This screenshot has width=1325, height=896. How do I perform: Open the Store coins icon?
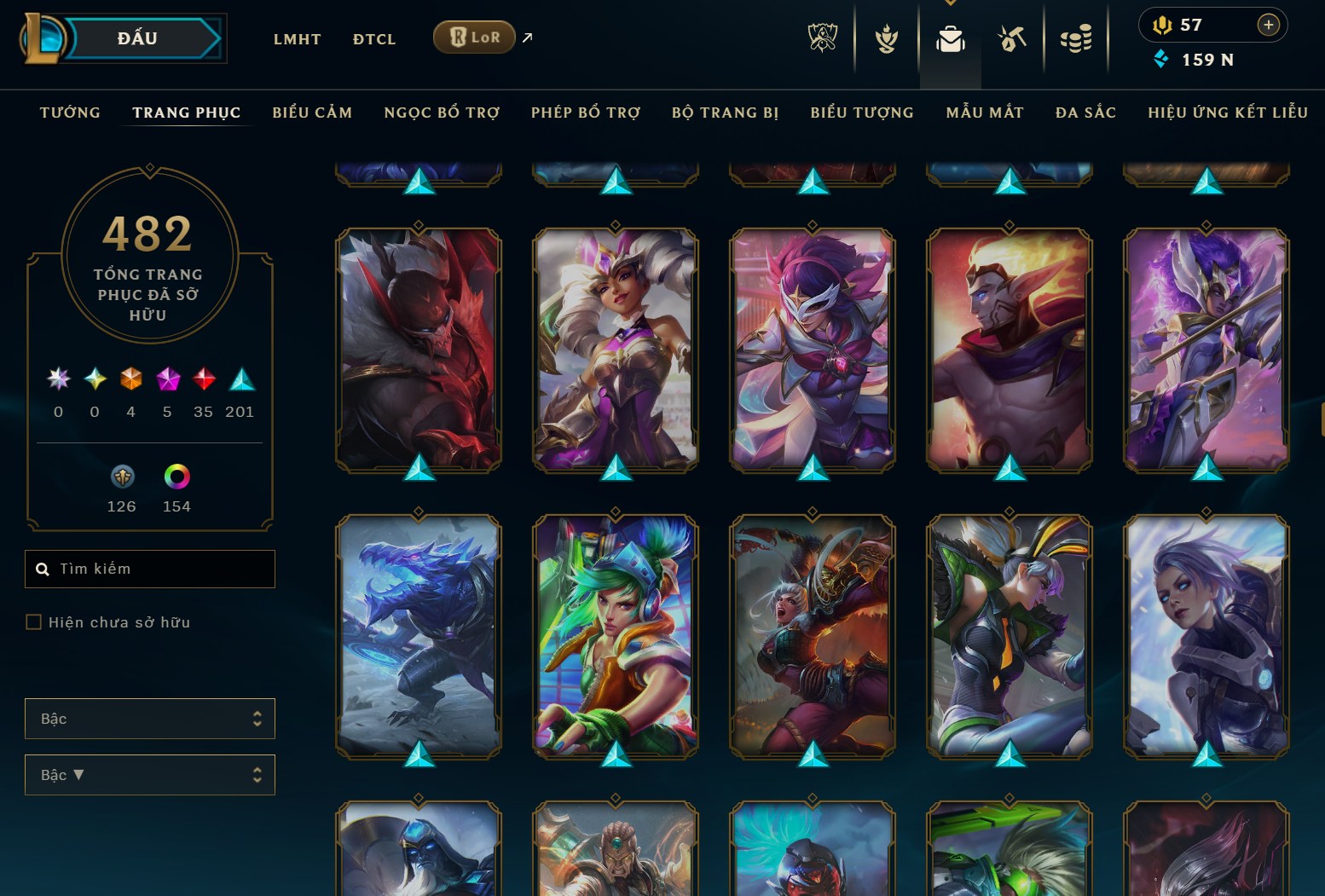tap(1076, 38)
